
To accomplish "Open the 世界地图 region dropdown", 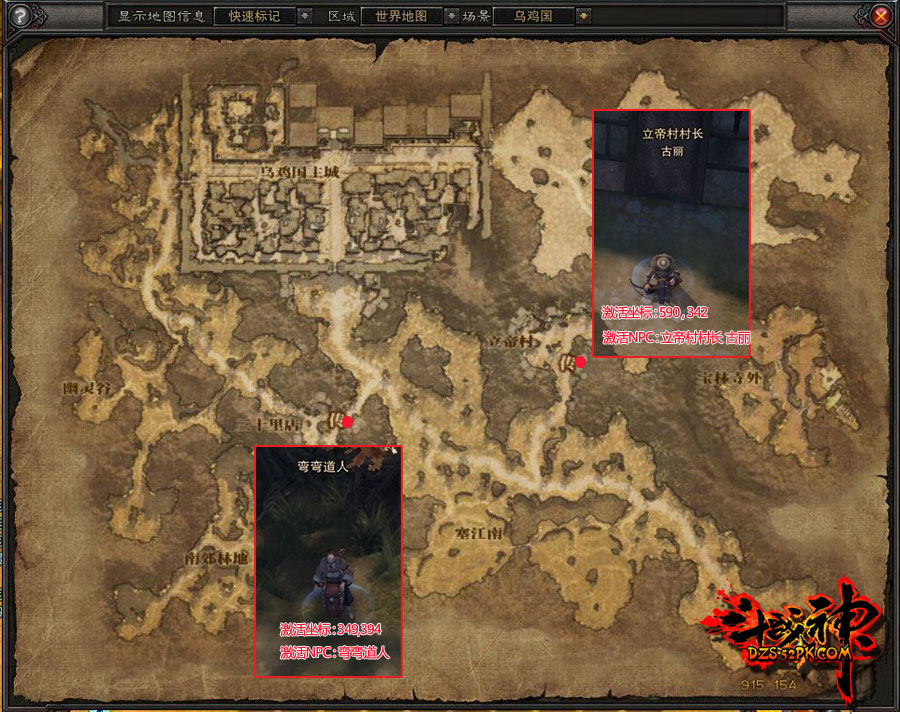I will click(451, 16).
